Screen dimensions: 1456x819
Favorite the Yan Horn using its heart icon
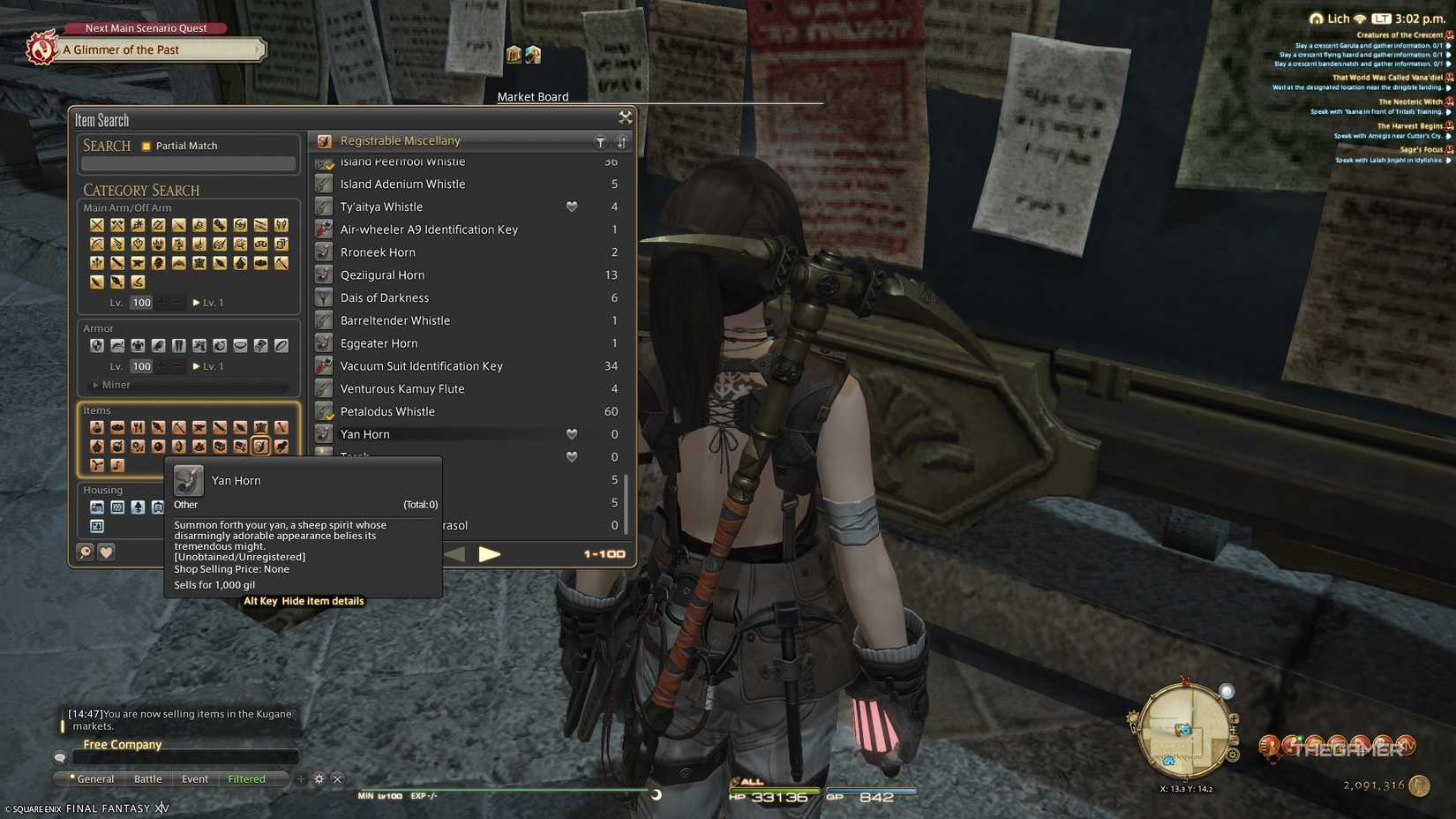(572, 433)
